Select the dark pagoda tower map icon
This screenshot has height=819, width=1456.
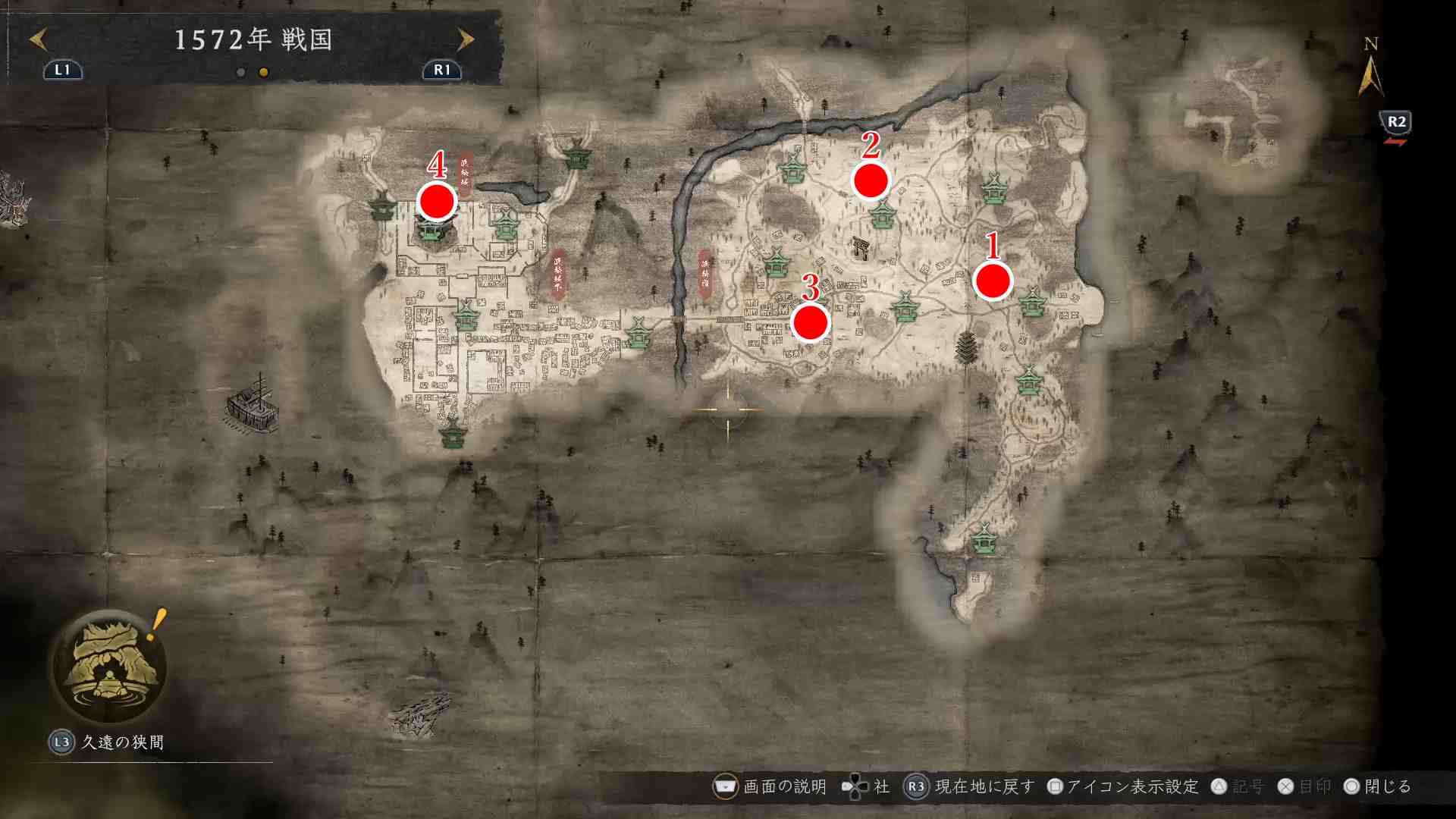tap(966, 347)
